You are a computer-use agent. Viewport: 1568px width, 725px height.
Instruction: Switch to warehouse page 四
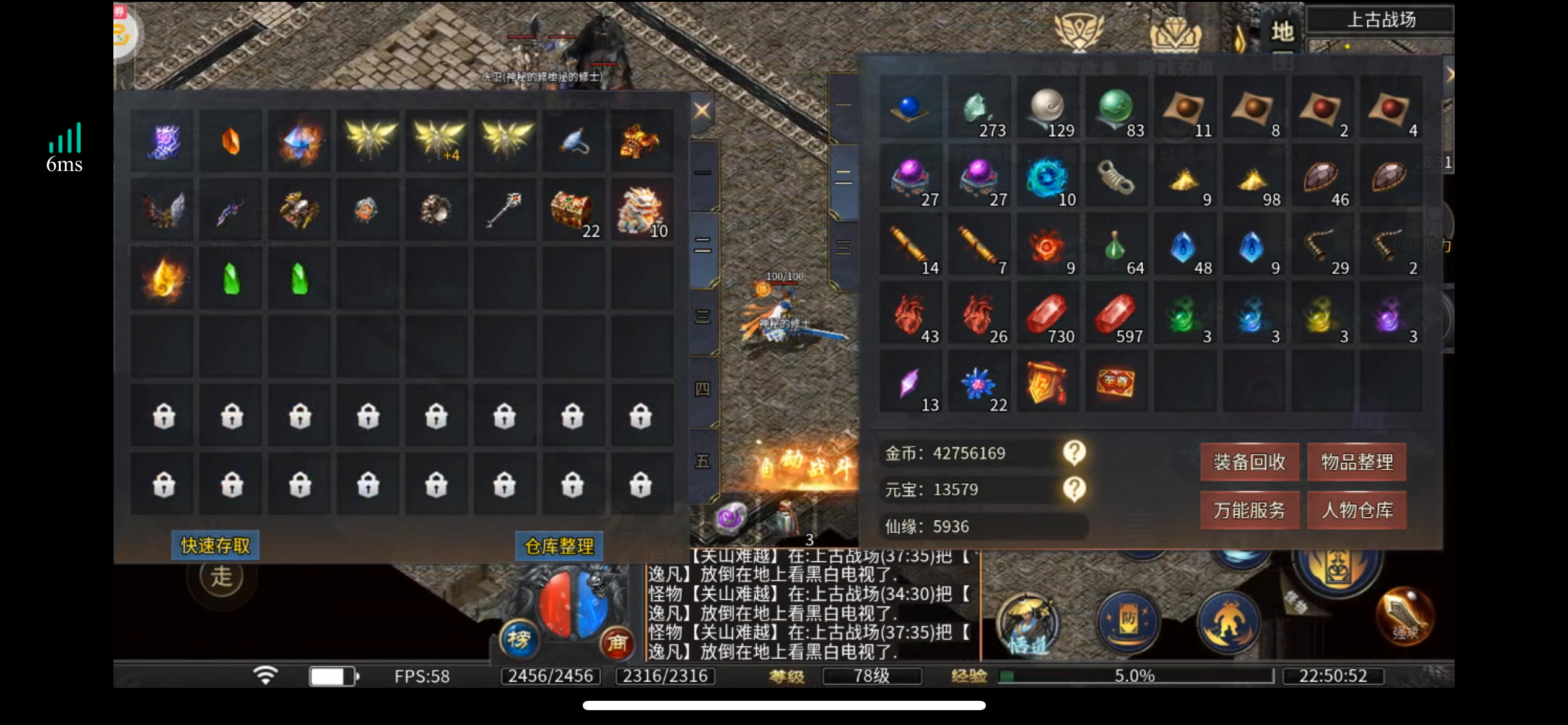click(x=703, y=390)
